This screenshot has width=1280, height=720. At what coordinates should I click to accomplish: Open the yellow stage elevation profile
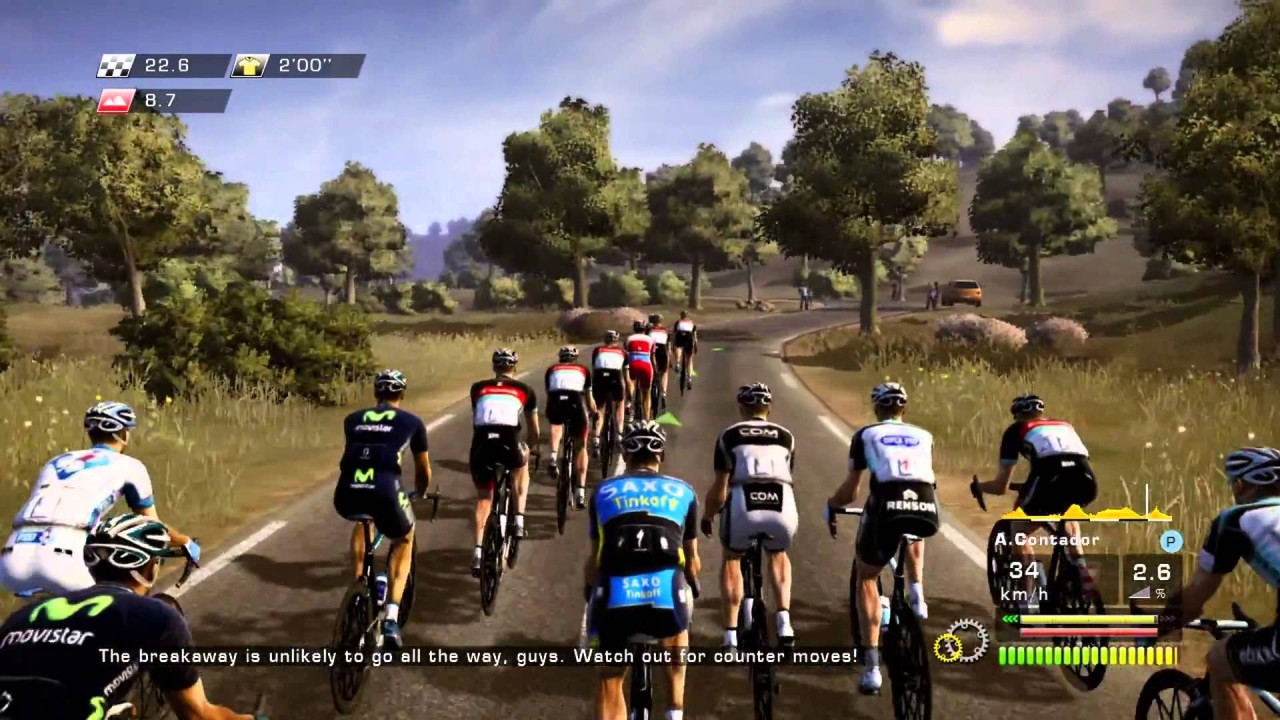1085,511
